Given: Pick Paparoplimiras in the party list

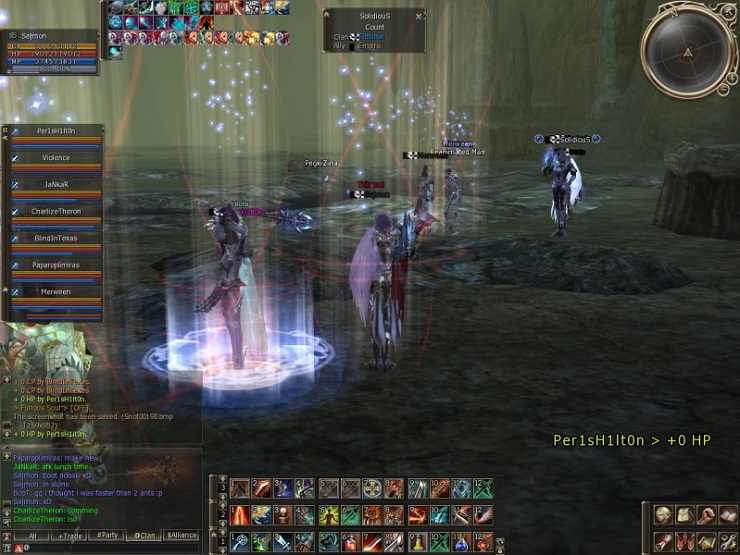Looking at the screenshot, I should click(56, 266).
